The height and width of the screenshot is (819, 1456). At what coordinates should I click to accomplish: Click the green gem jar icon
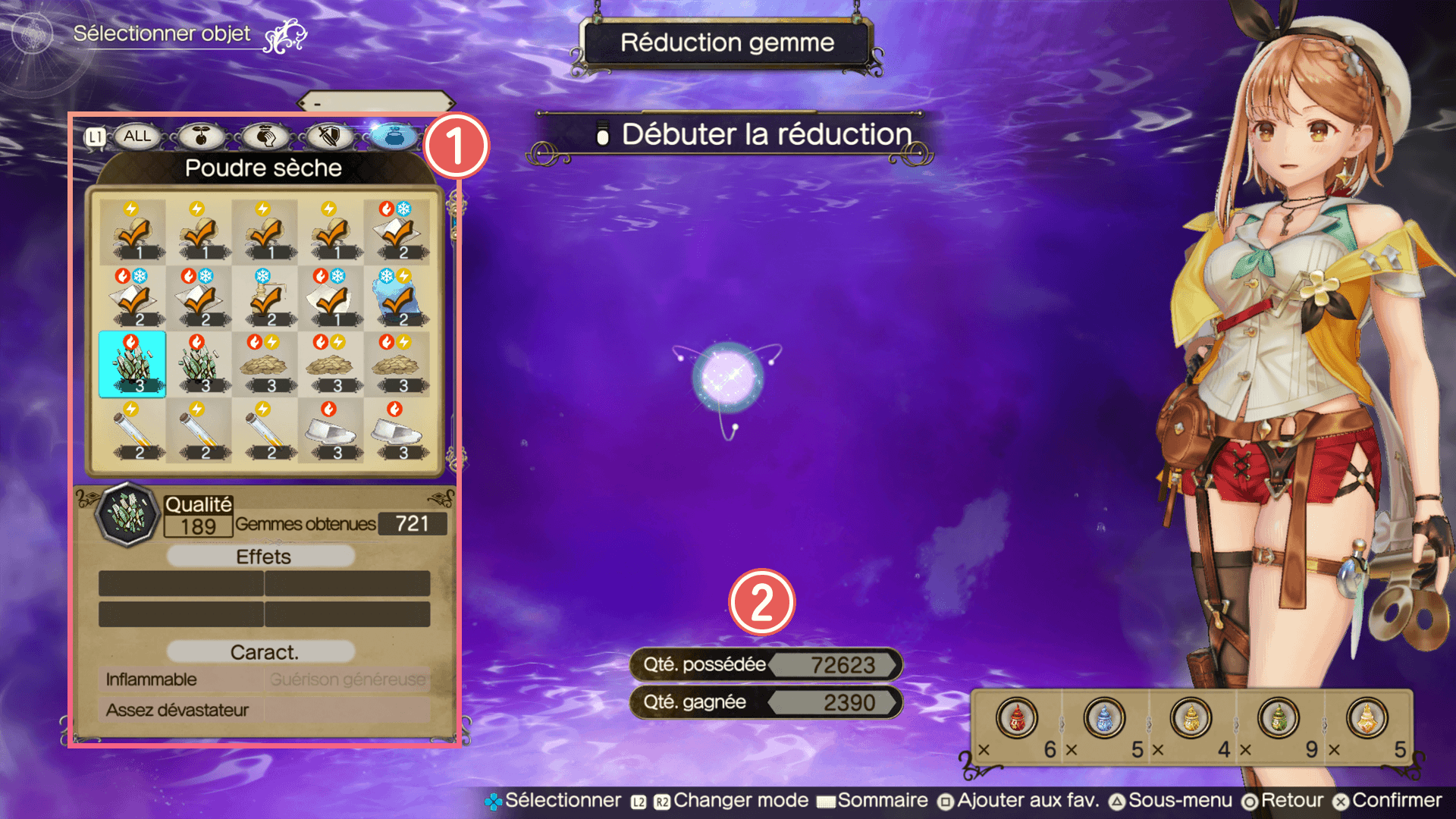coord(1279,717)
